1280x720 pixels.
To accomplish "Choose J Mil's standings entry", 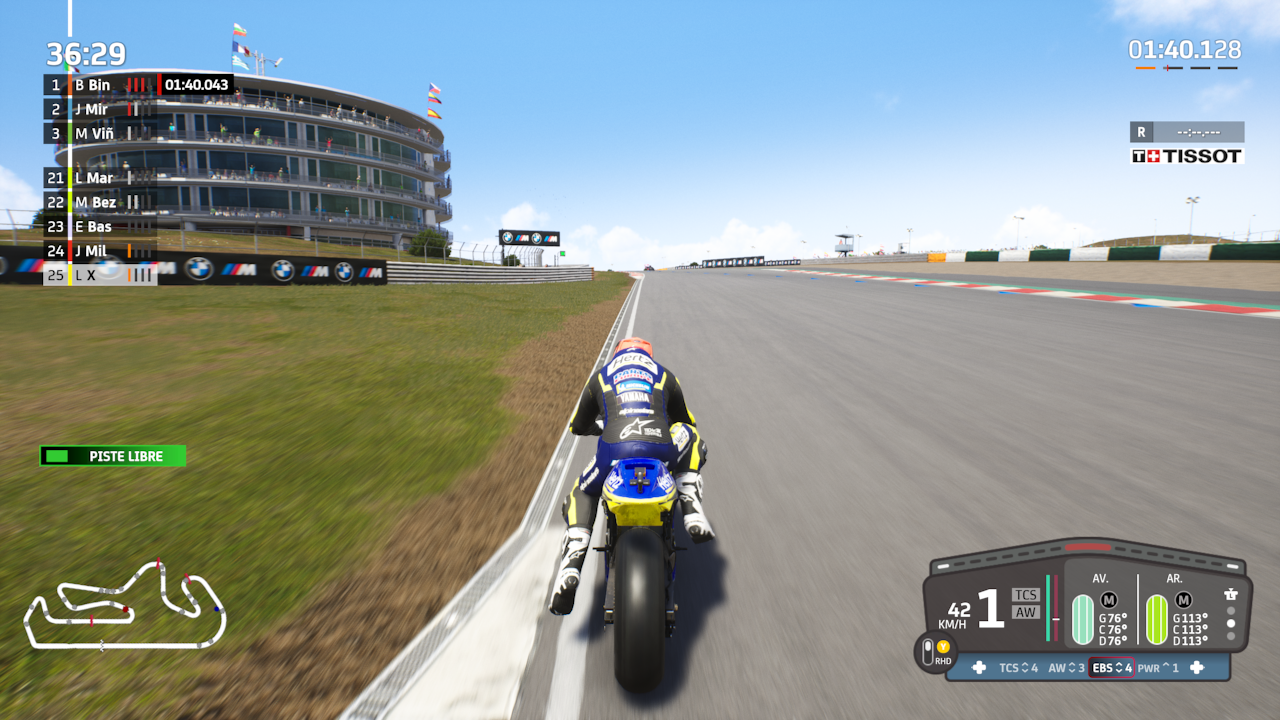I will (x=100, y=251).
